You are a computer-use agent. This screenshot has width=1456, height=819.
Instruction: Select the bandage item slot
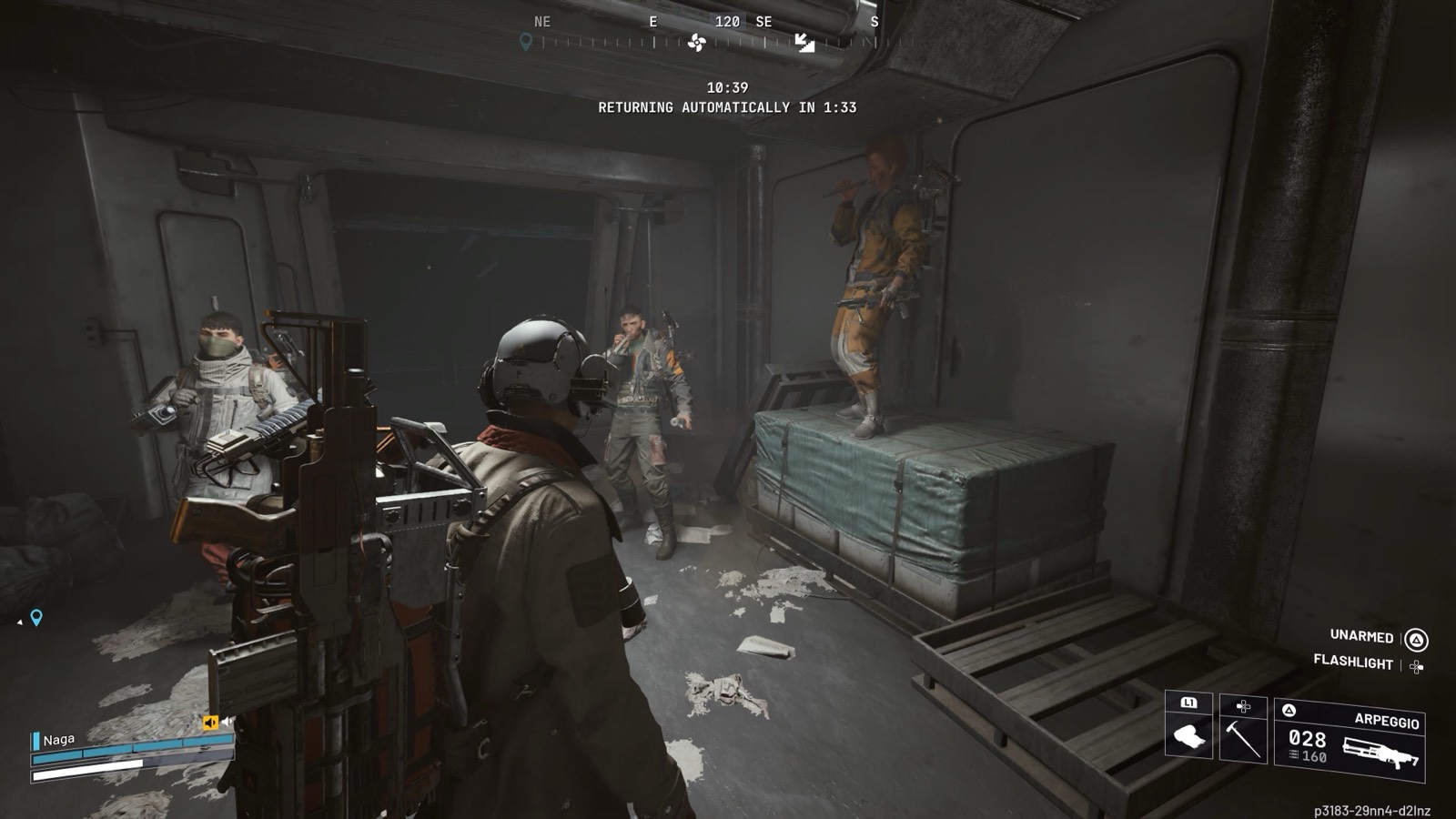click(x=1188, y=729)
